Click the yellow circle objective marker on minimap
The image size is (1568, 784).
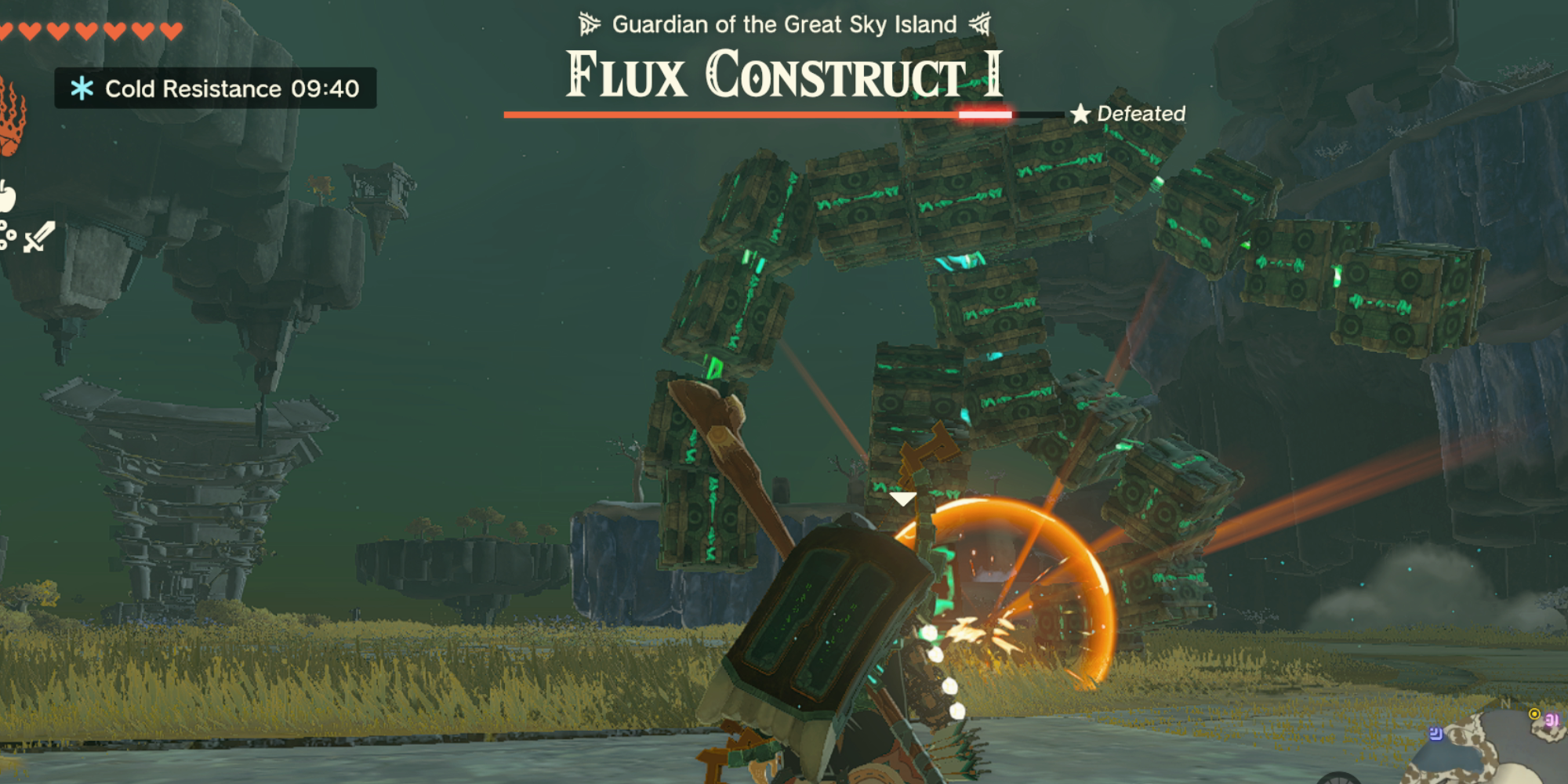[1534, 713]
